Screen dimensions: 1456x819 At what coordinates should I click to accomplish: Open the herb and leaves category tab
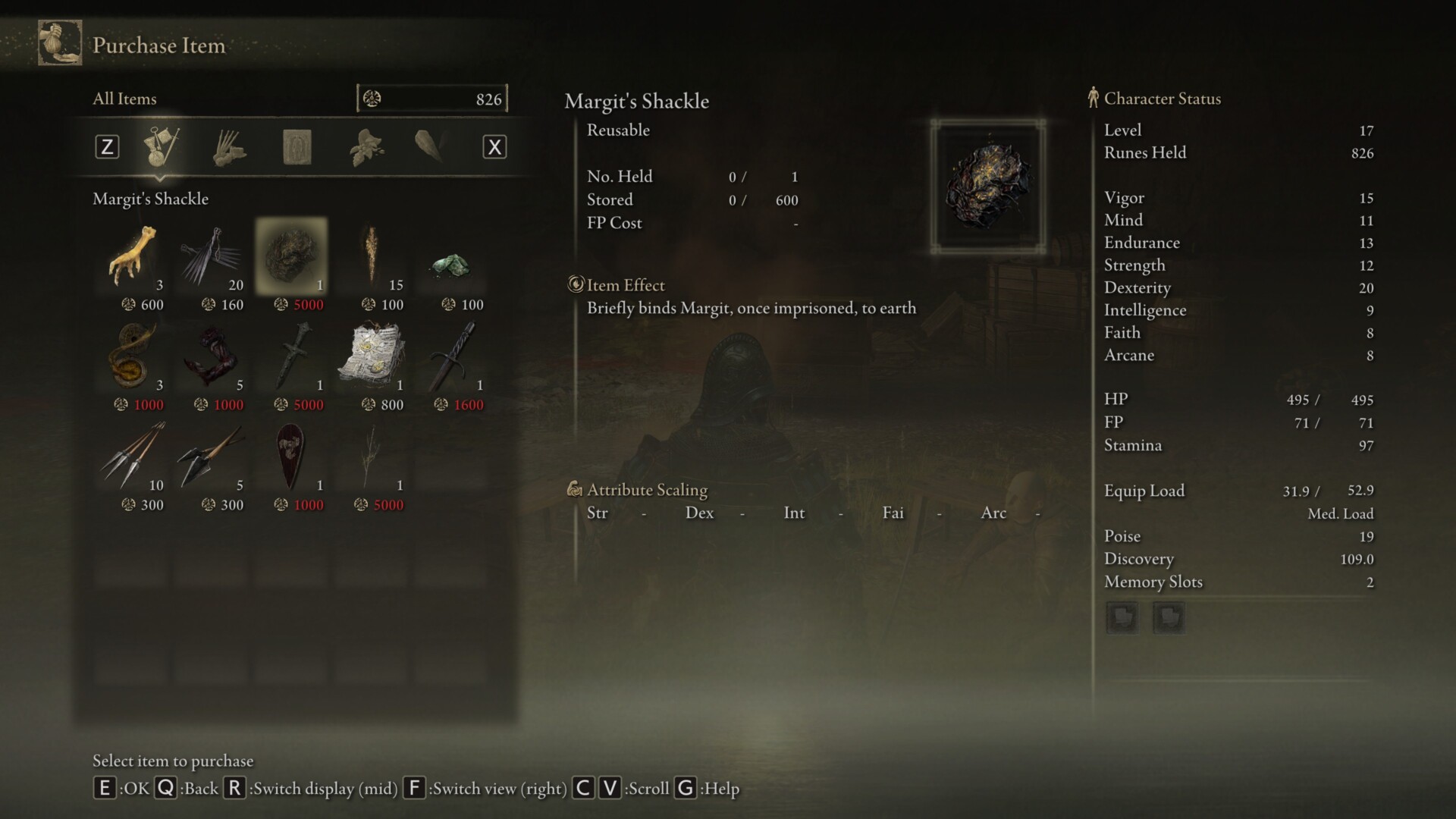(366, 146)
